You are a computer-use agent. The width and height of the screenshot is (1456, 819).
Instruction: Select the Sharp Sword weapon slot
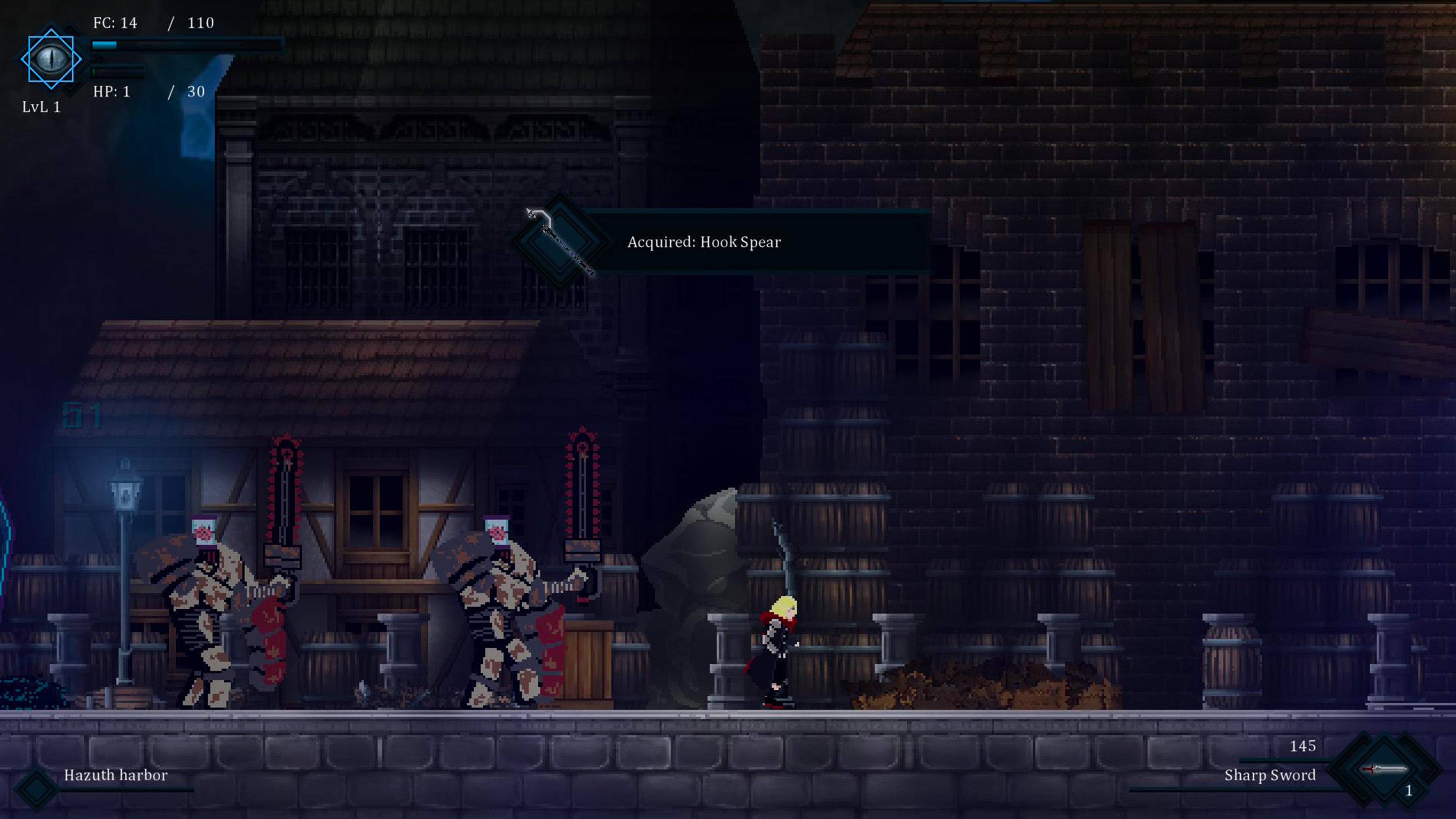point(1384,771)
